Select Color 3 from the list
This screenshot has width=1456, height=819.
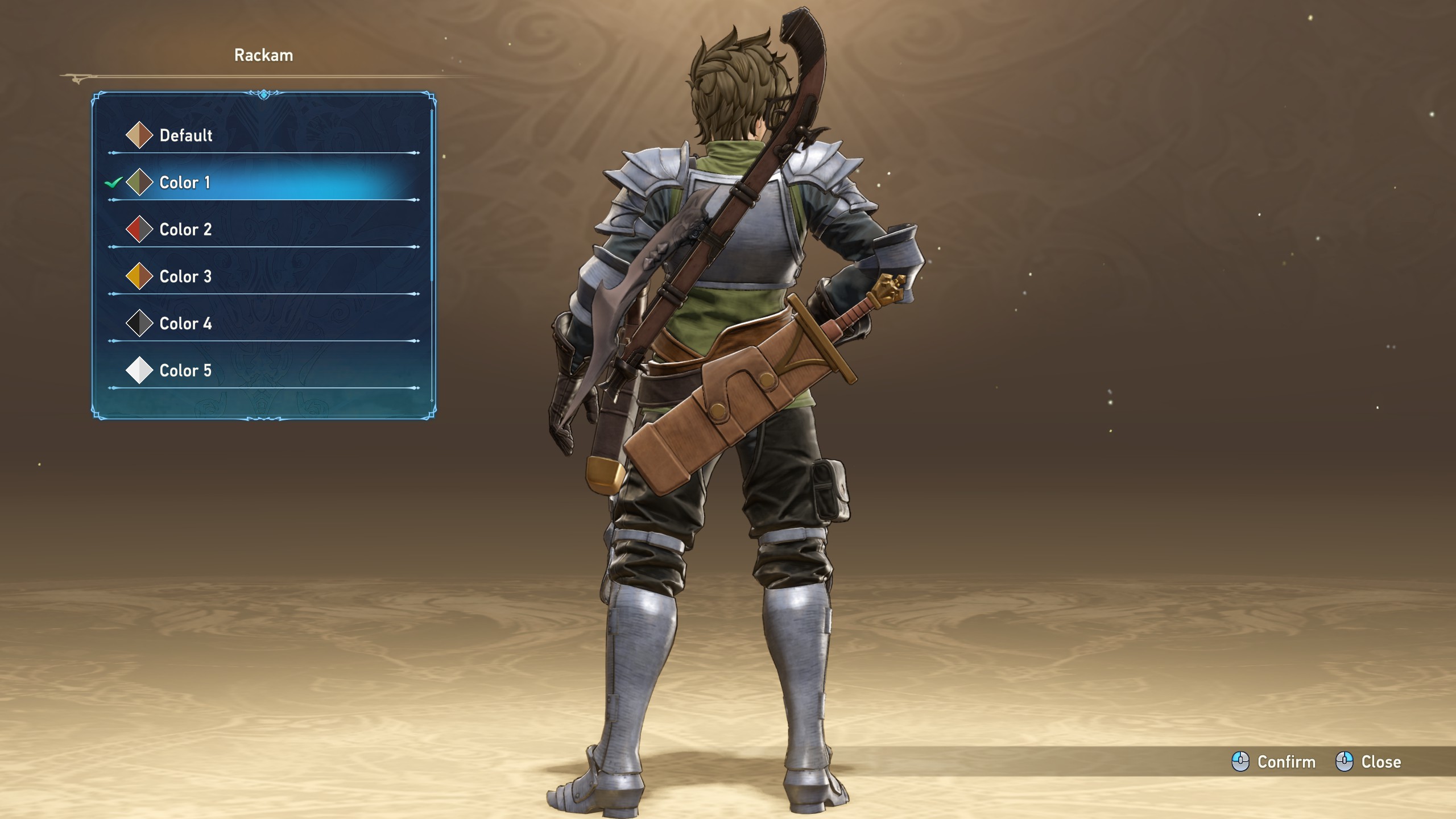(x=185, y=277)
